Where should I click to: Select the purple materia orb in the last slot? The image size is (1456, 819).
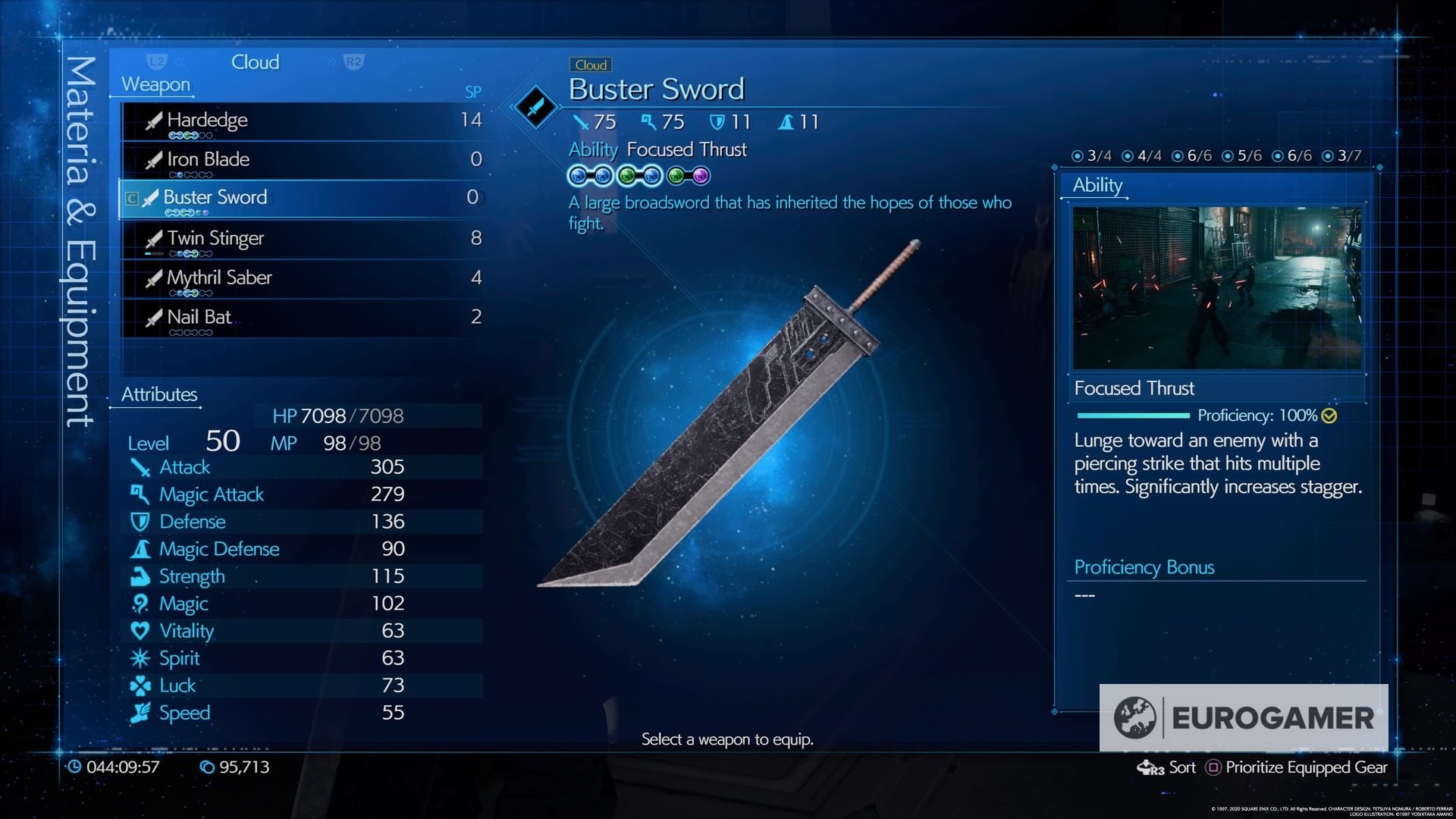tap(699, 176)
